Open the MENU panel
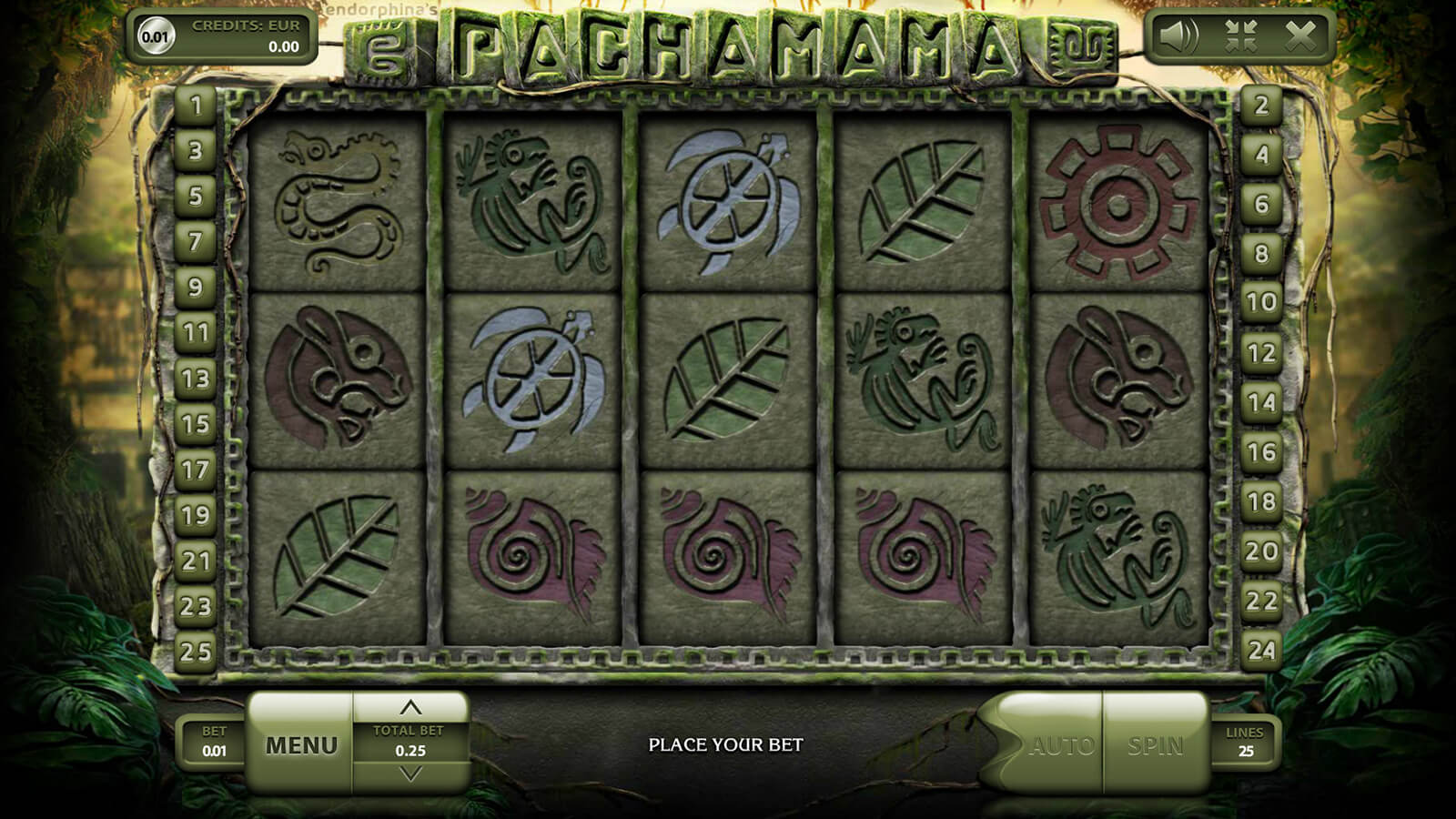The width and height of the screenshot is (1456, 819). [x=300, y=745]
